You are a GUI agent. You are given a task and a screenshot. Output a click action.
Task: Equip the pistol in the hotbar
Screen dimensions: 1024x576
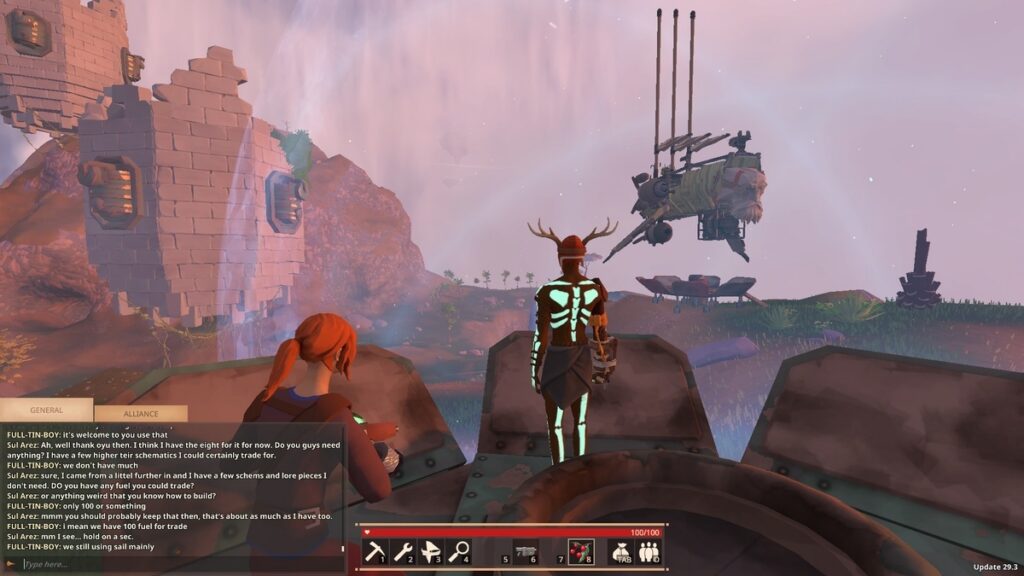point(526,551)
